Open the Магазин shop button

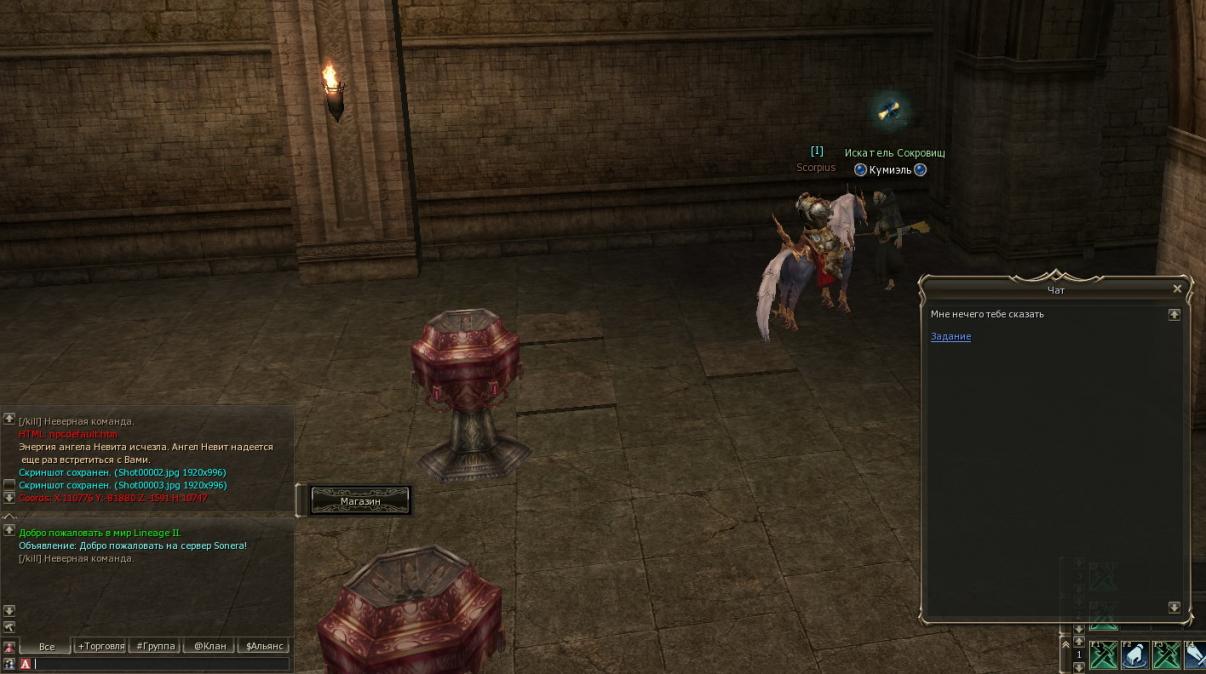click(360, 500)
